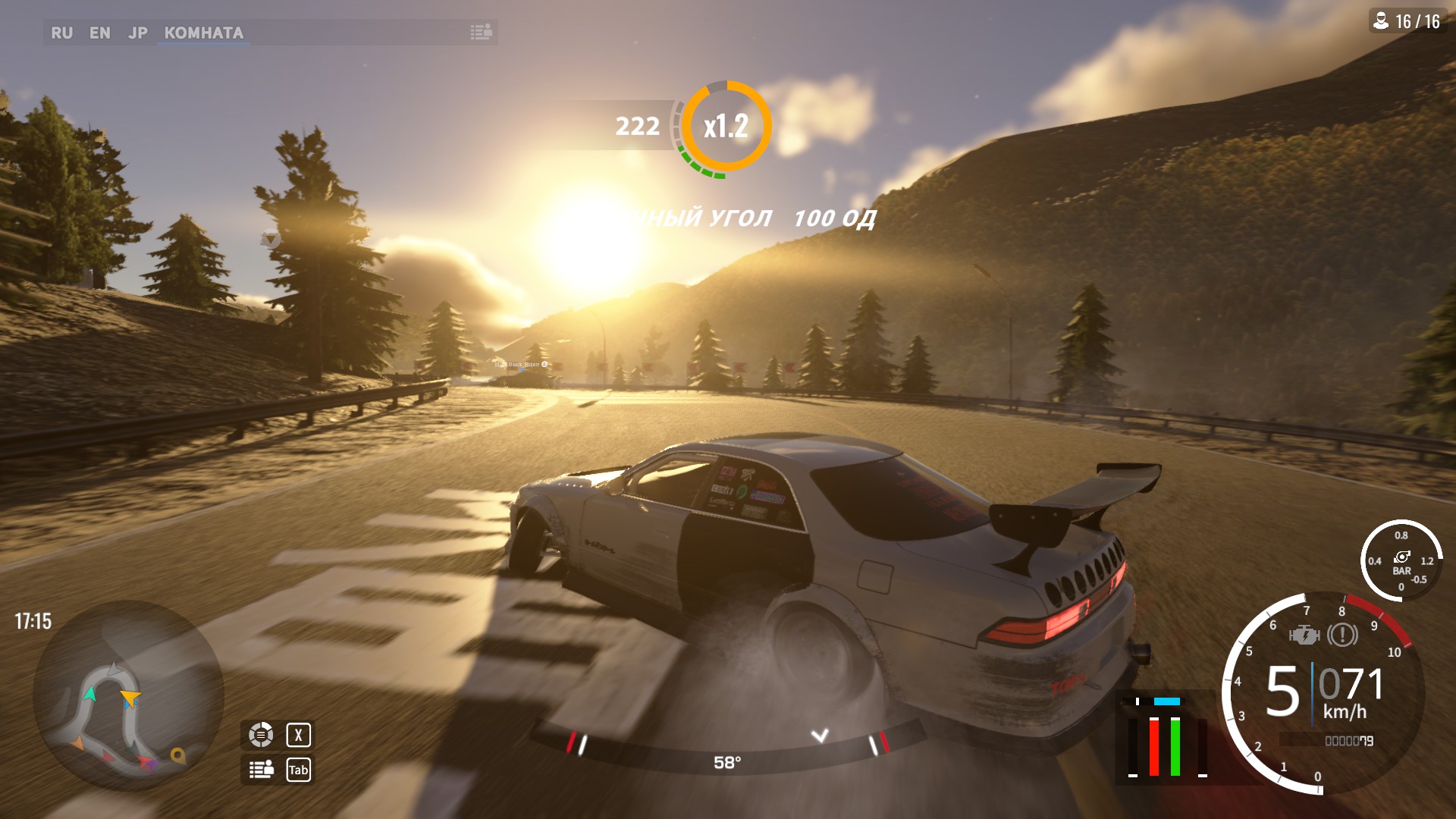Open the radial wheel menu icon
Image resolution: width=1456 pixels, height=819 pixels.
(261, 734)
